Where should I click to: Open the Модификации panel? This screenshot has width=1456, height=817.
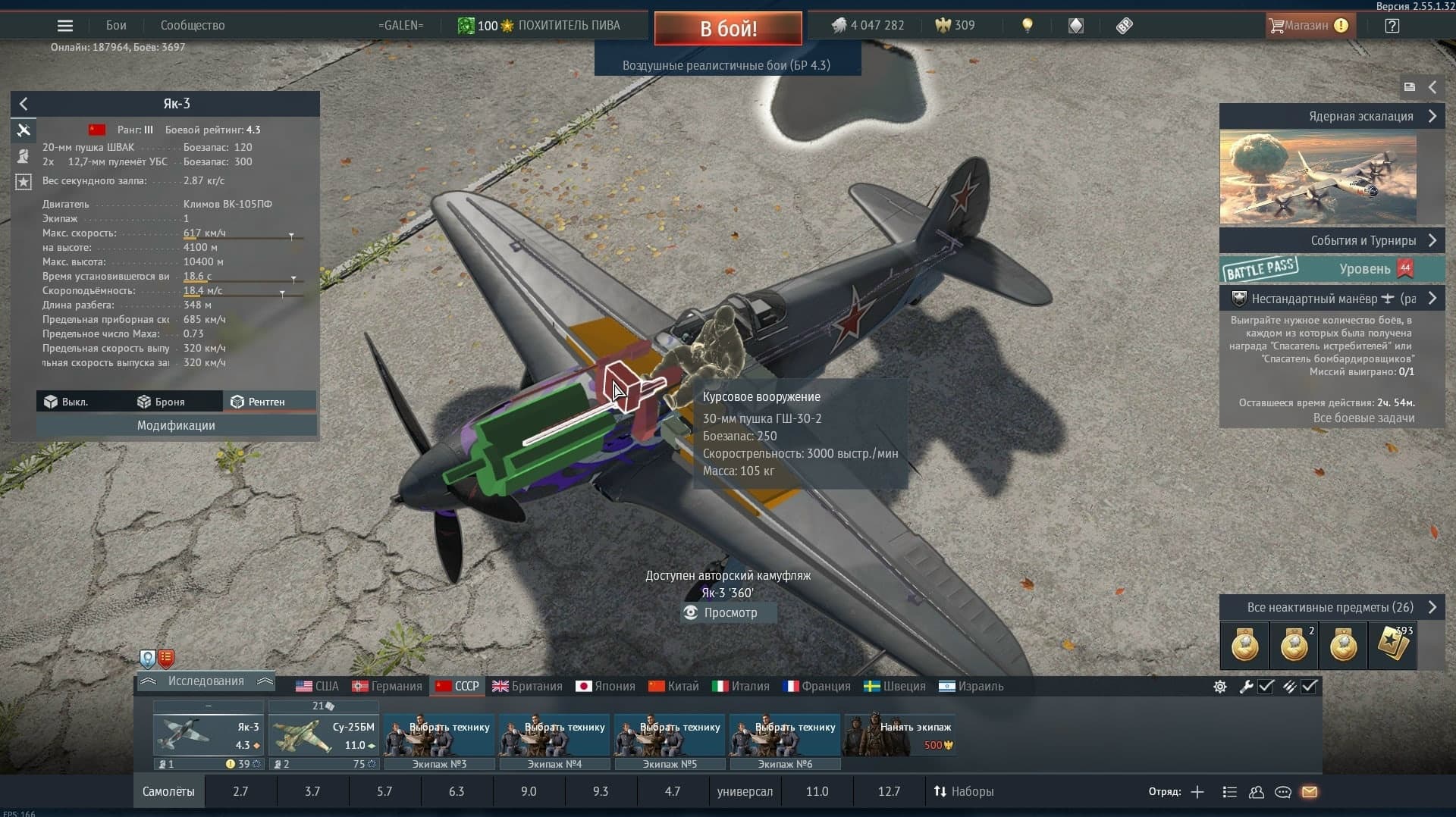(x=176, y=425)
